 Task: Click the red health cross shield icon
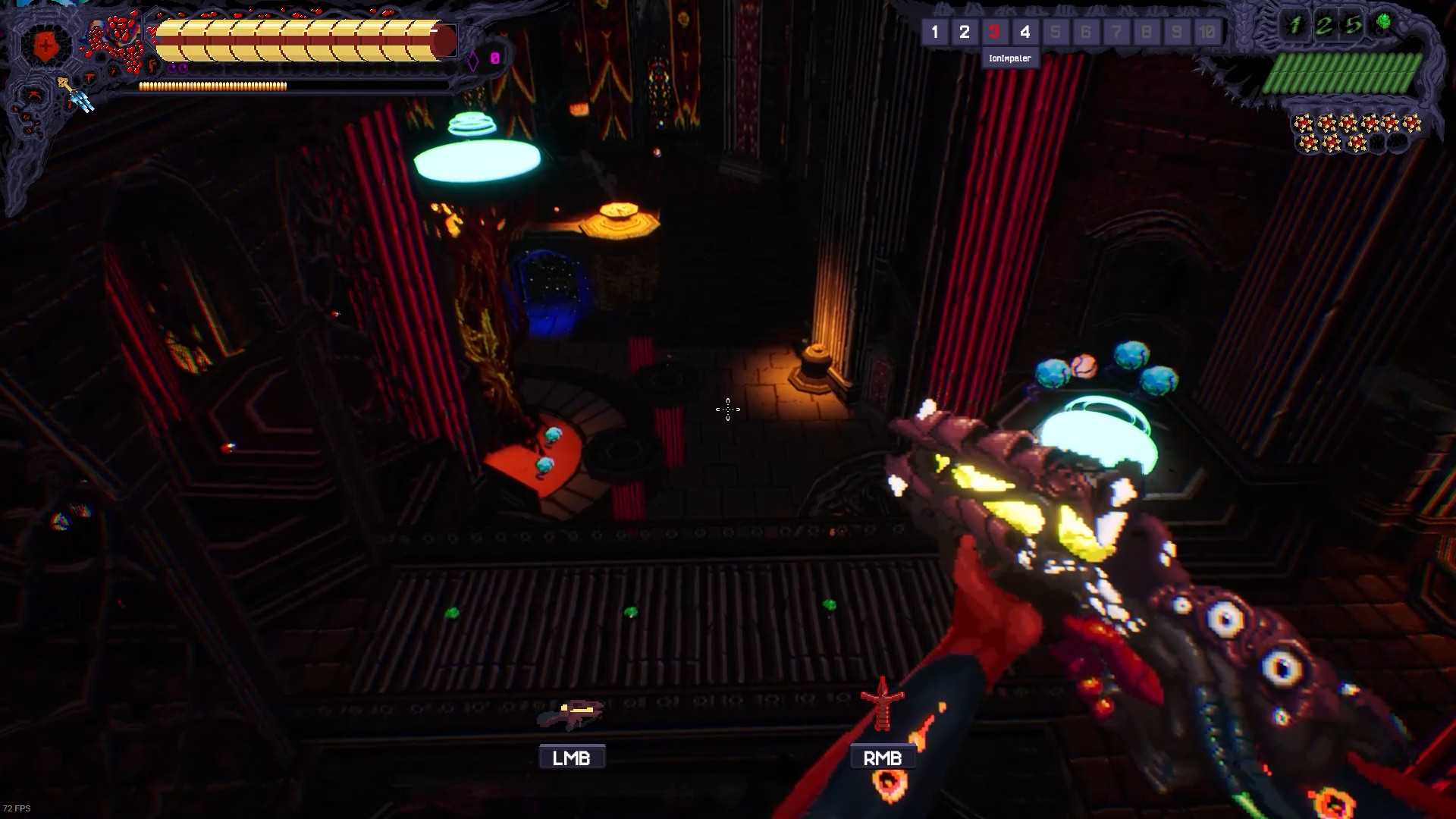[45, 45]
